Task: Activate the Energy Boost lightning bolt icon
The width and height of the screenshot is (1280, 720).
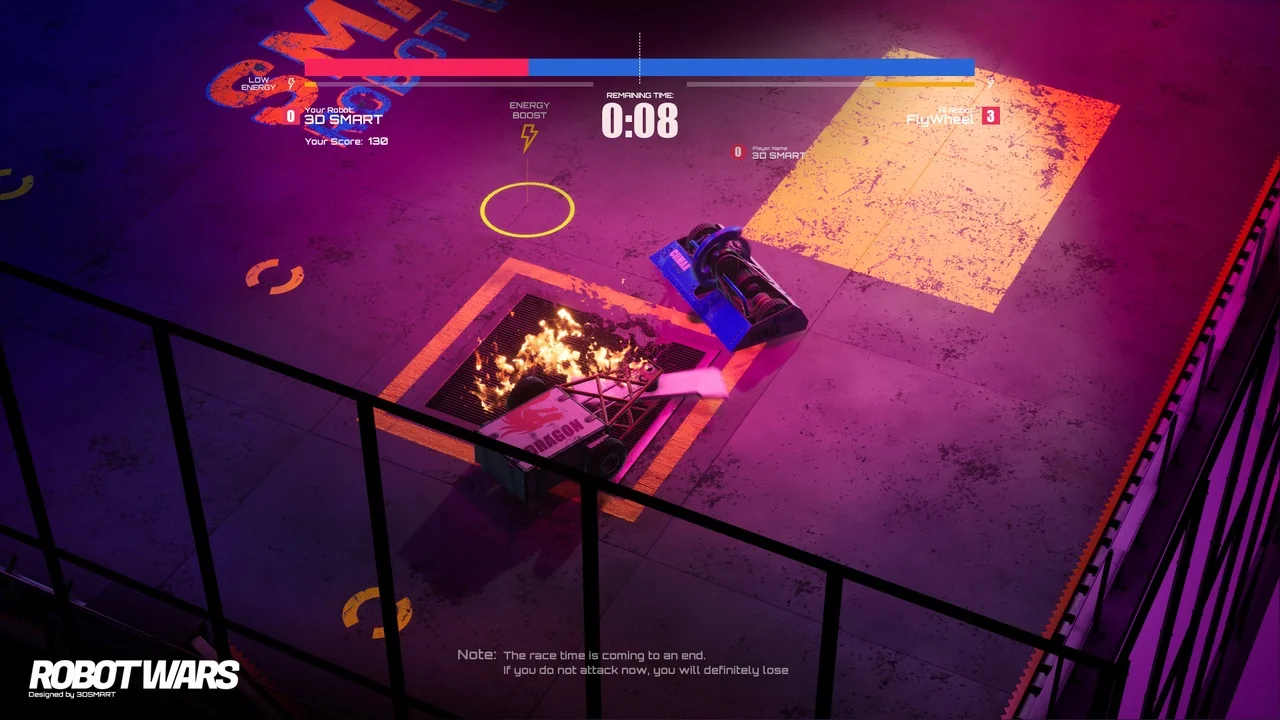Action: click(x=529, y=137)
